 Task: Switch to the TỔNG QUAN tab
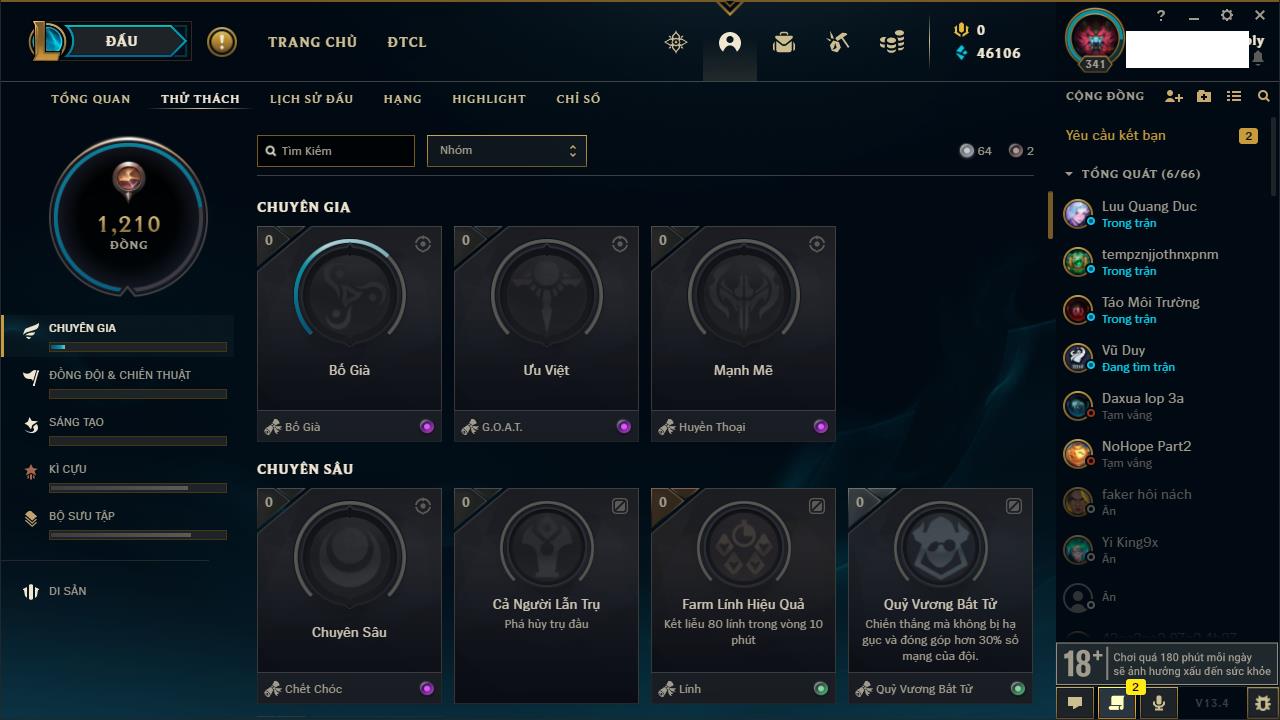[91, 99]
